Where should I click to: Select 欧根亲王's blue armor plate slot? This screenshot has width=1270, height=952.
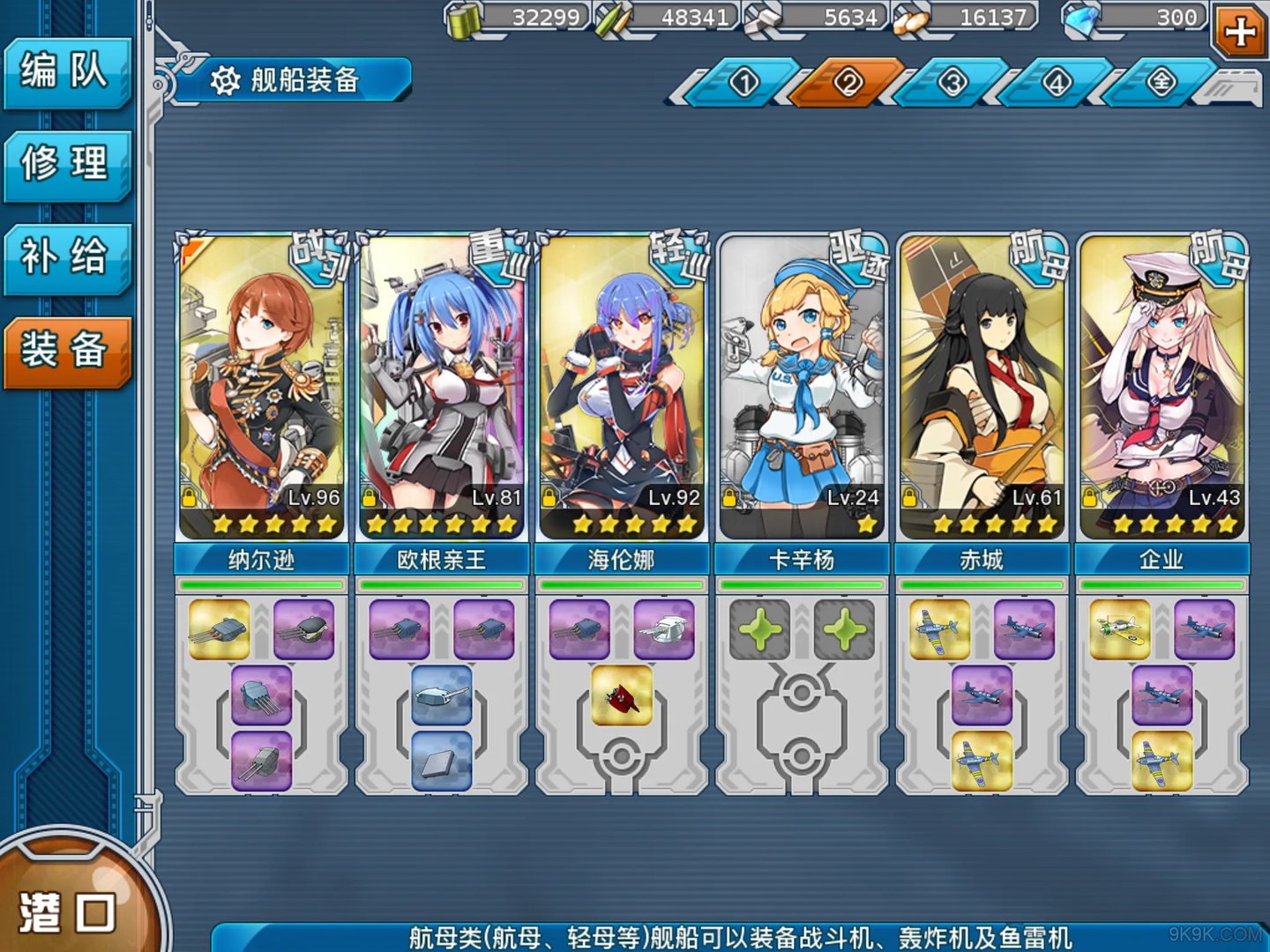point(442,761)
